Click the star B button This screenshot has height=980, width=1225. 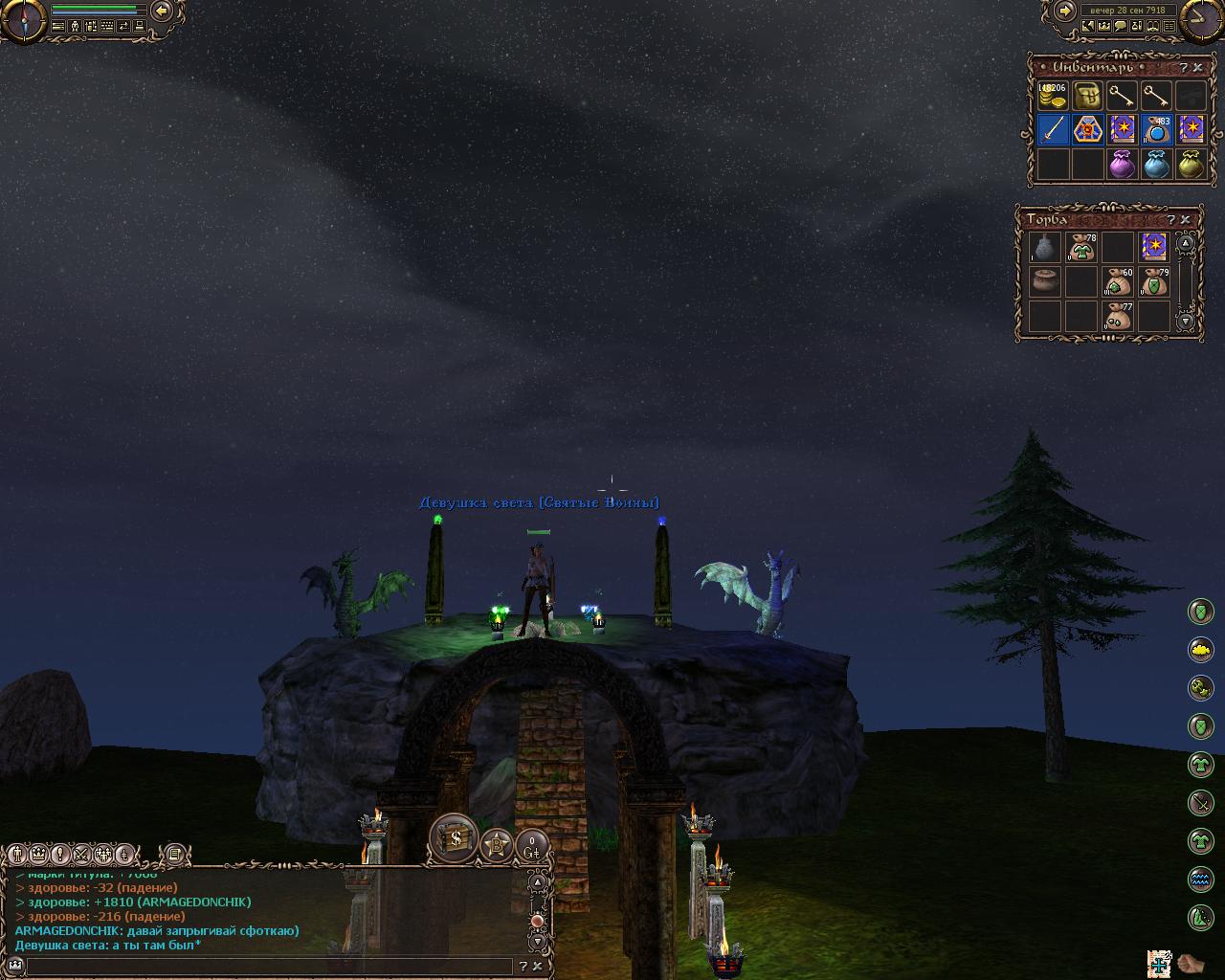coord(497,844)
